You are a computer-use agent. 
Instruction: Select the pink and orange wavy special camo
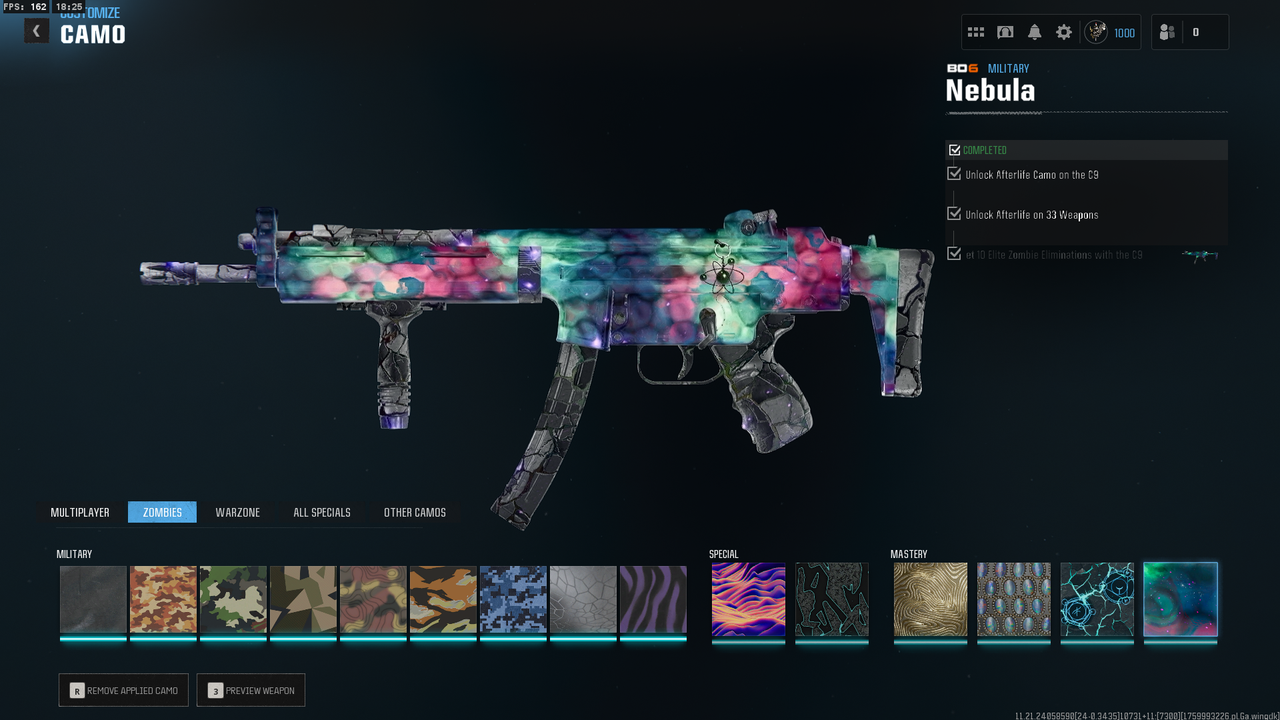[x=748, y=599]
